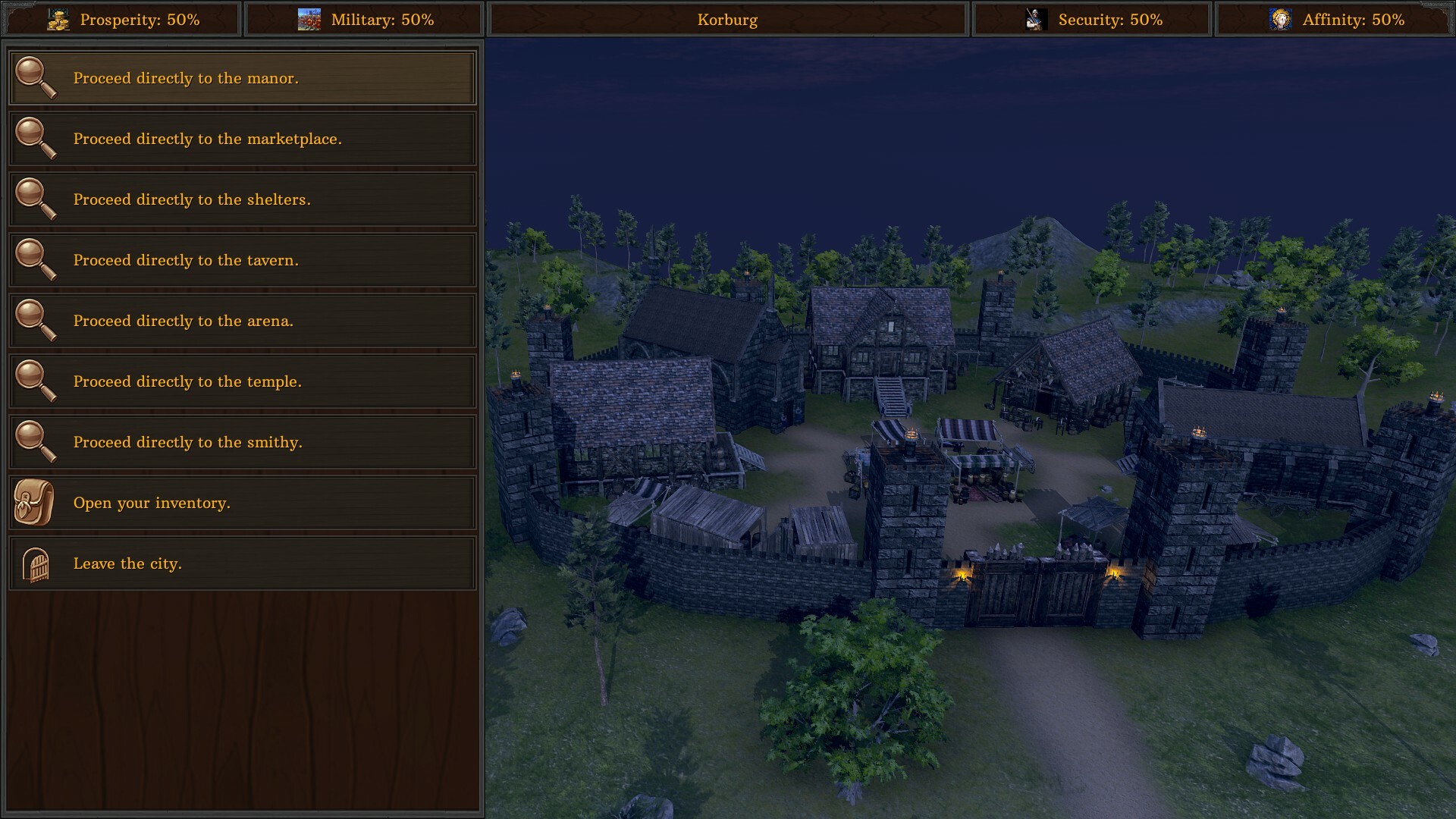Click the gold coins Prosperity icon

click(x=59, y=20)
